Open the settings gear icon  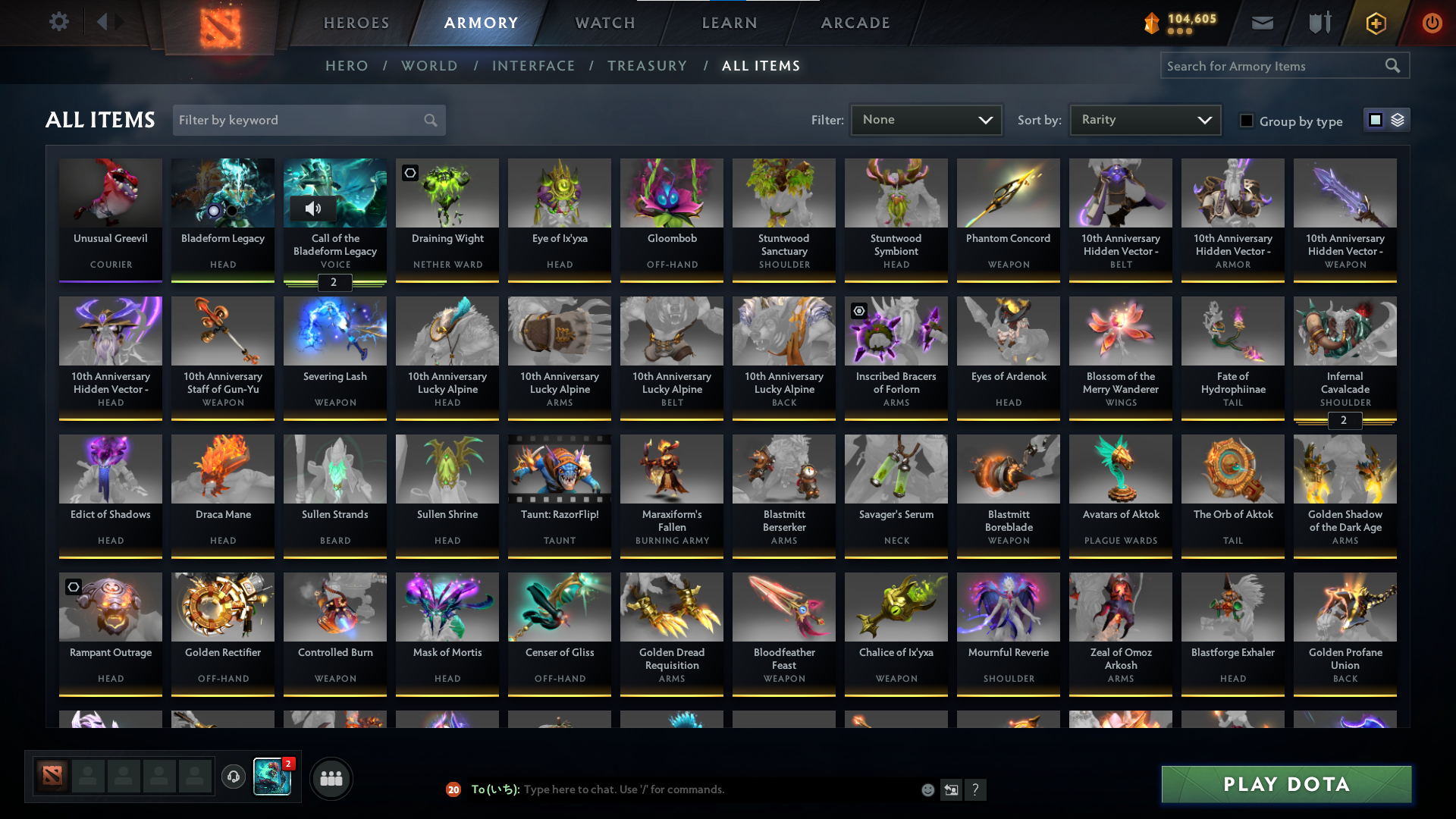(59, 22)
